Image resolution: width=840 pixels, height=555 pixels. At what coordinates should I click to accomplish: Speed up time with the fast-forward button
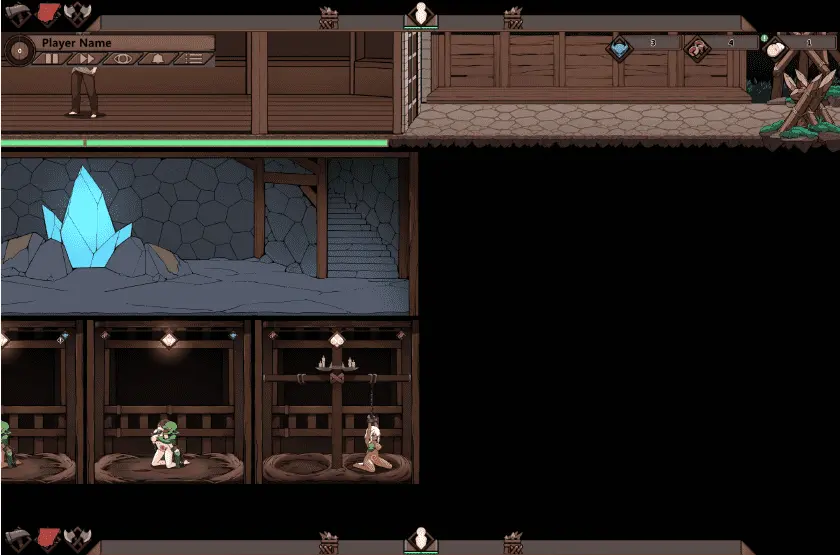pos(87,59)
